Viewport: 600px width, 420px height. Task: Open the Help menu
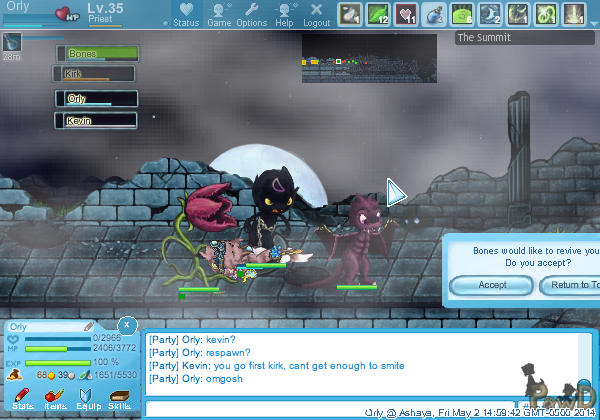(285, 14)
